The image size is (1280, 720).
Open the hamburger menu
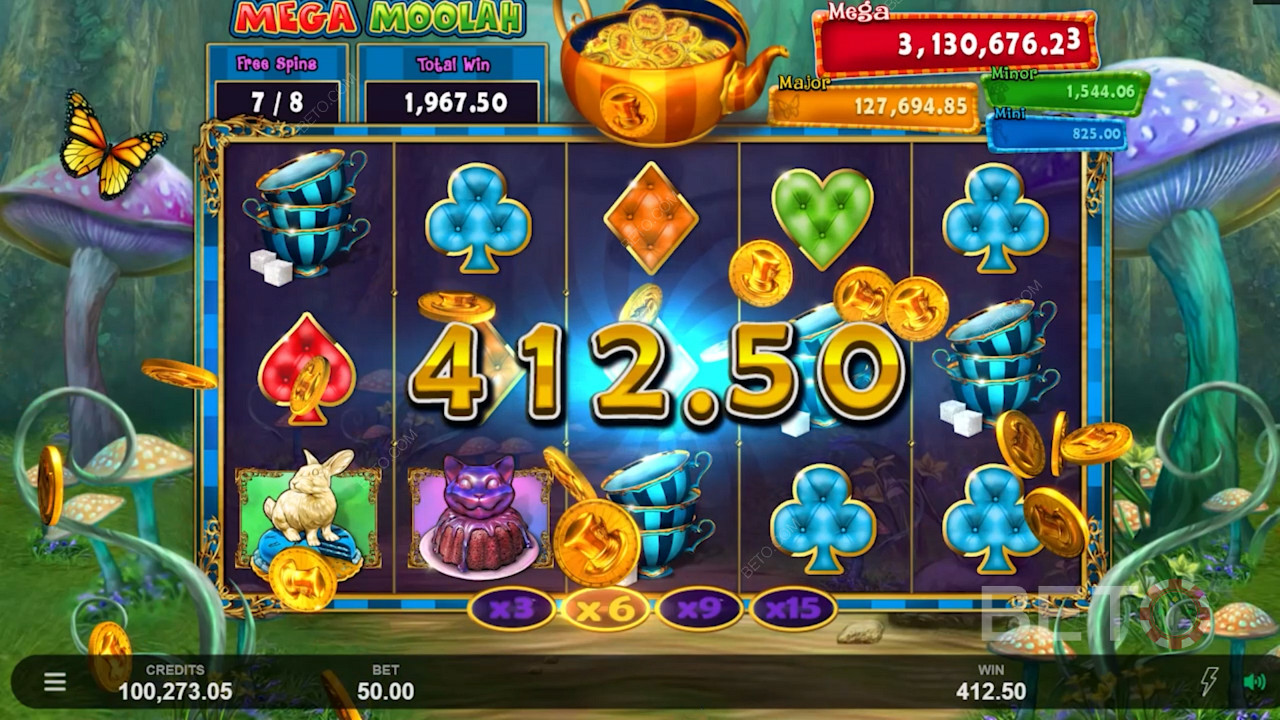55,682
